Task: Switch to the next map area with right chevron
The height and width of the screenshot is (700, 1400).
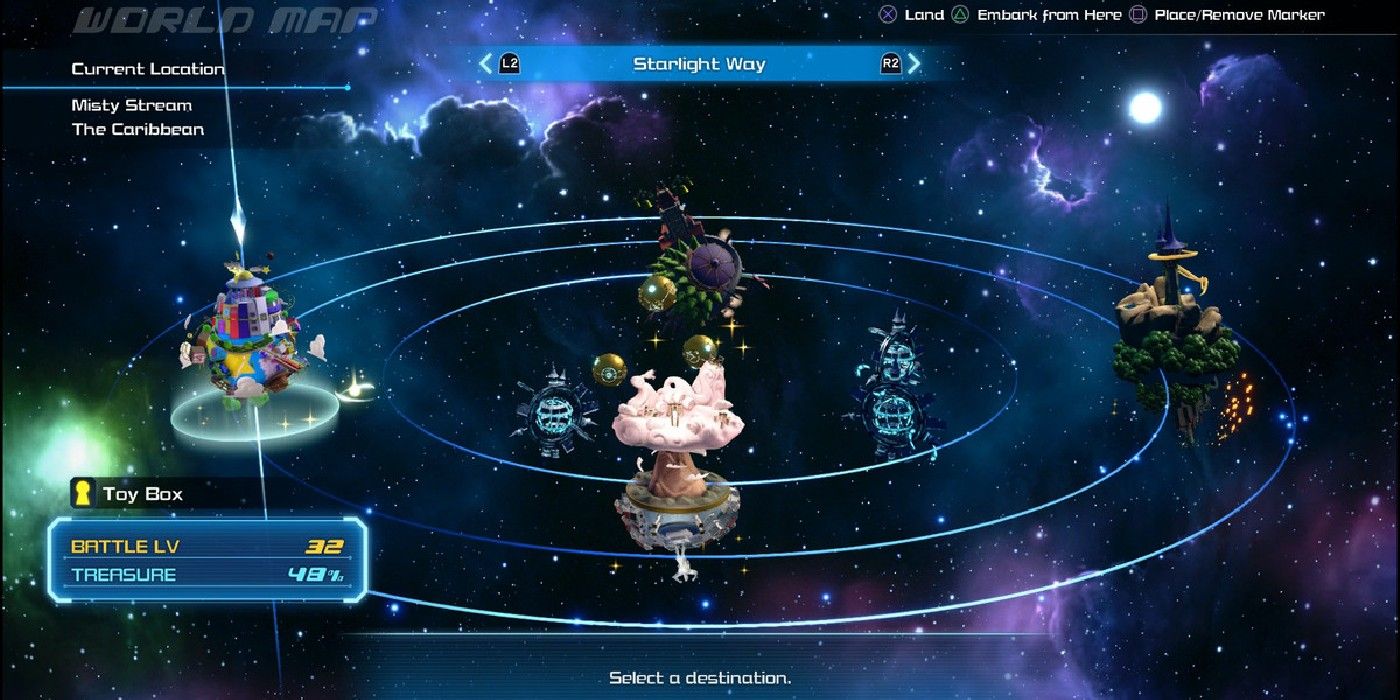Action: point(913,65)
